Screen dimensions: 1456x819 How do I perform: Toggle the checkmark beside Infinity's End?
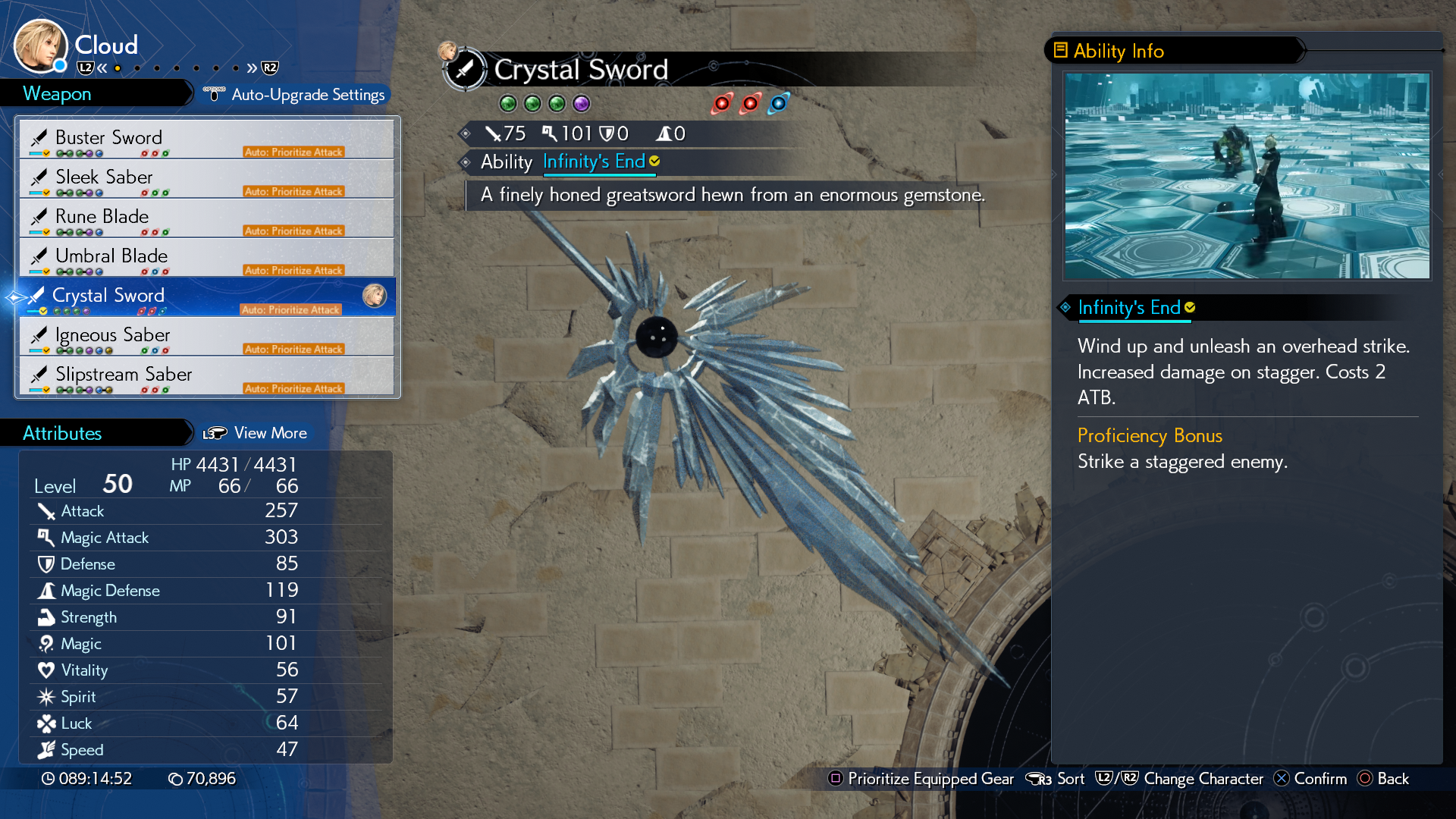coord(653,161)
